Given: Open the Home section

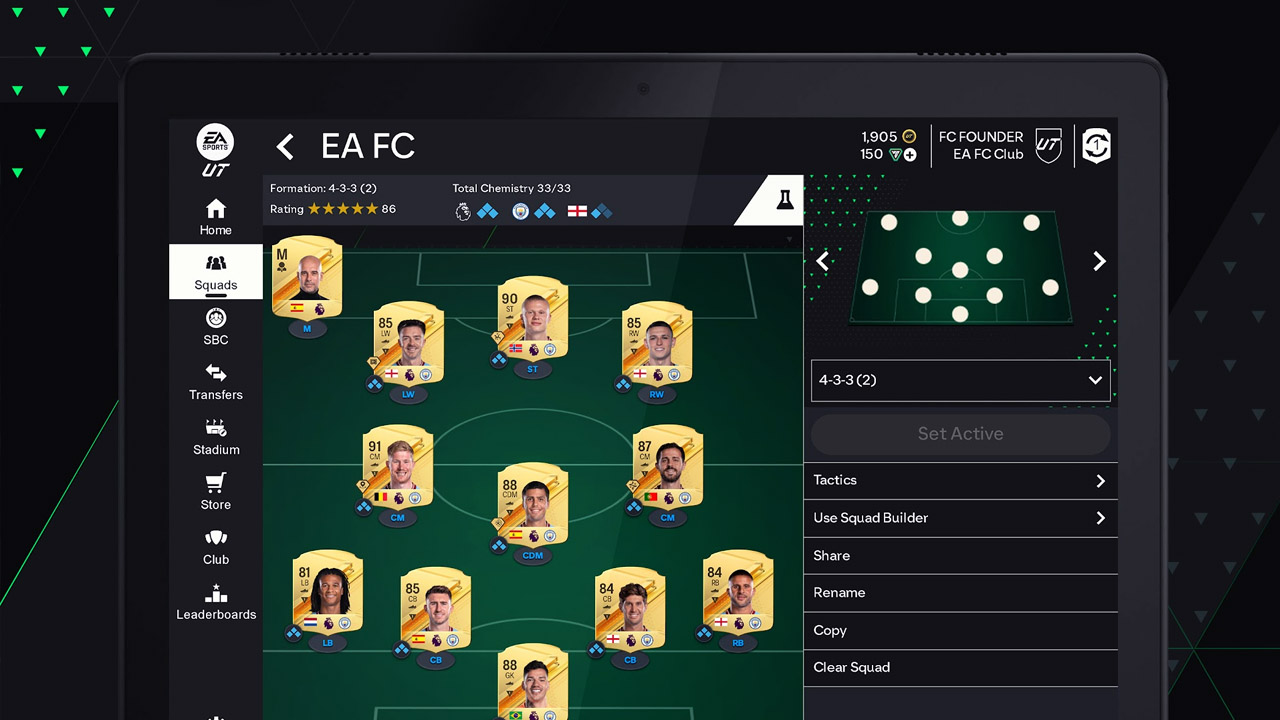Looking at the screenshot, I should pos(216,217).
